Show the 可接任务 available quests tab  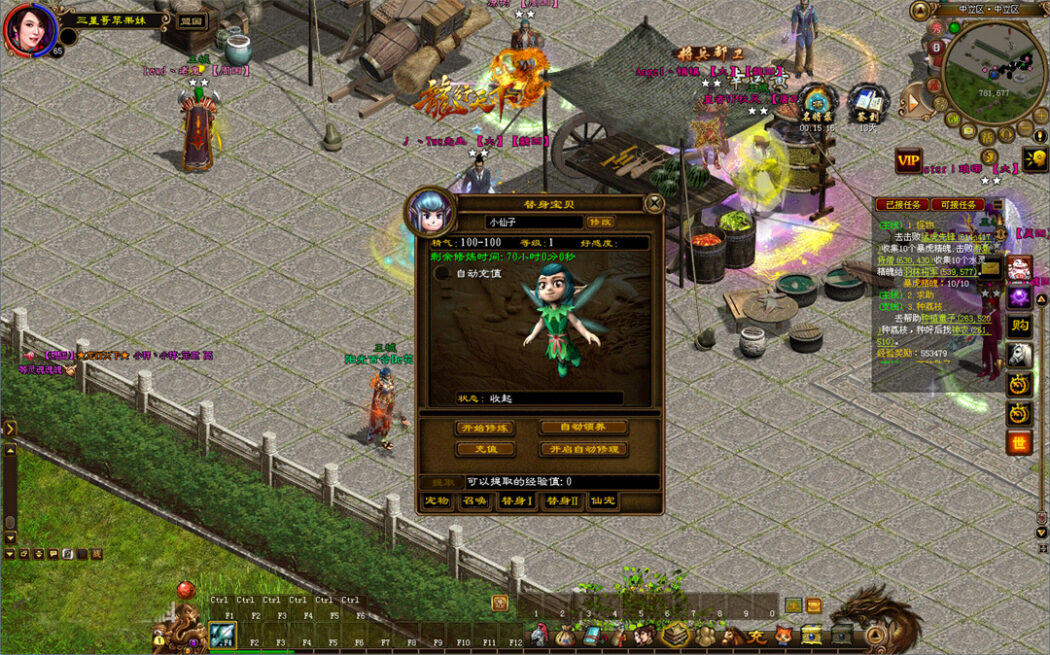click(x=957, y=205)
